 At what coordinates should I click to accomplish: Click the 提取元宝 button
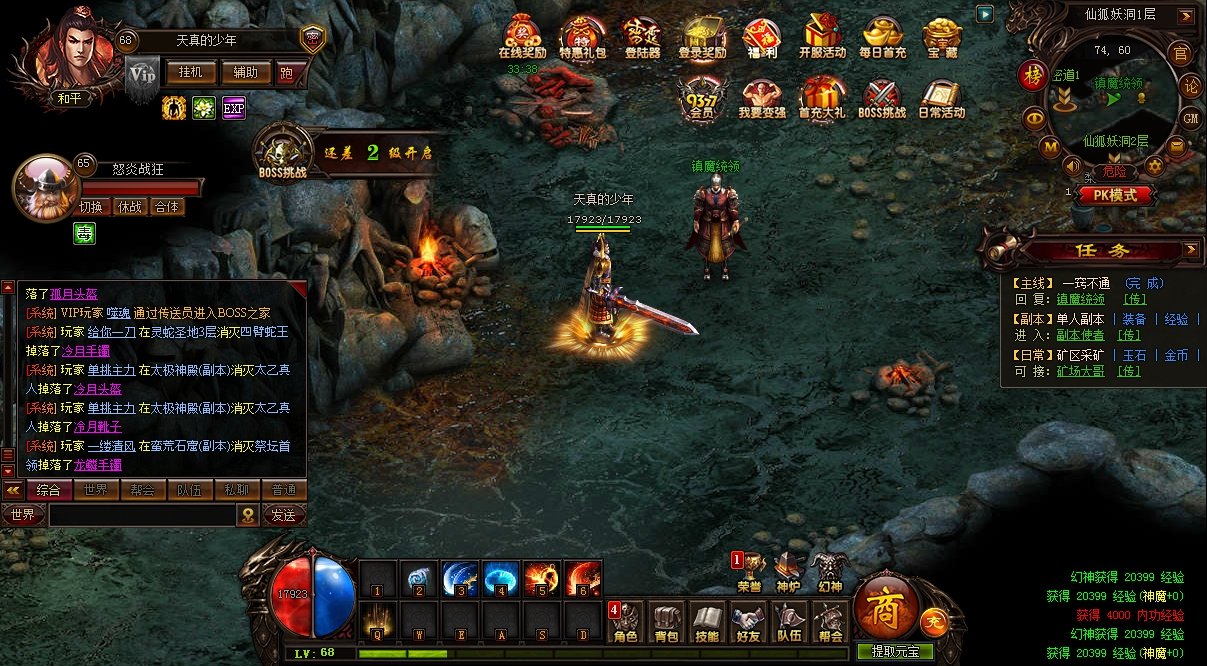[x=896, y=652]
